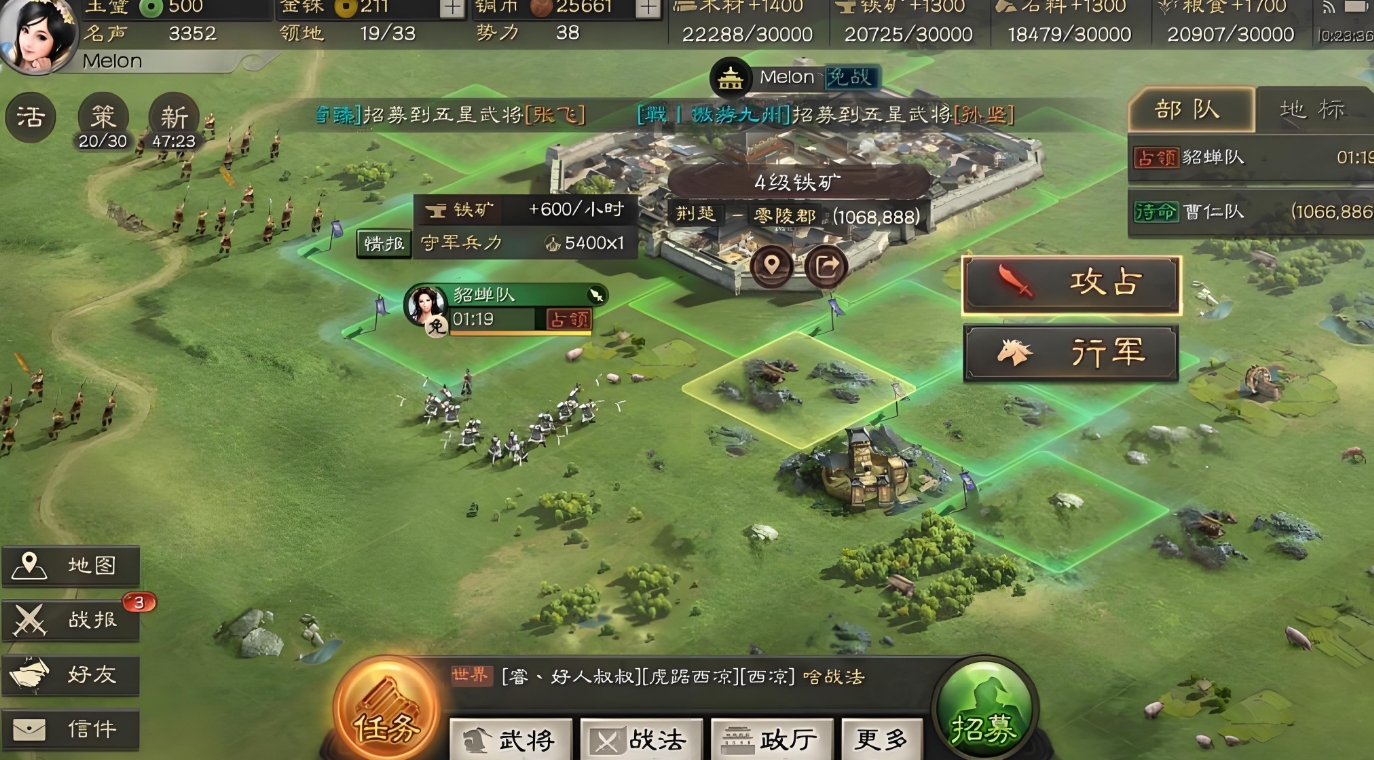Choose the 行军 march button
The width and height of the screenshot is (1374, 760).
1071,353
